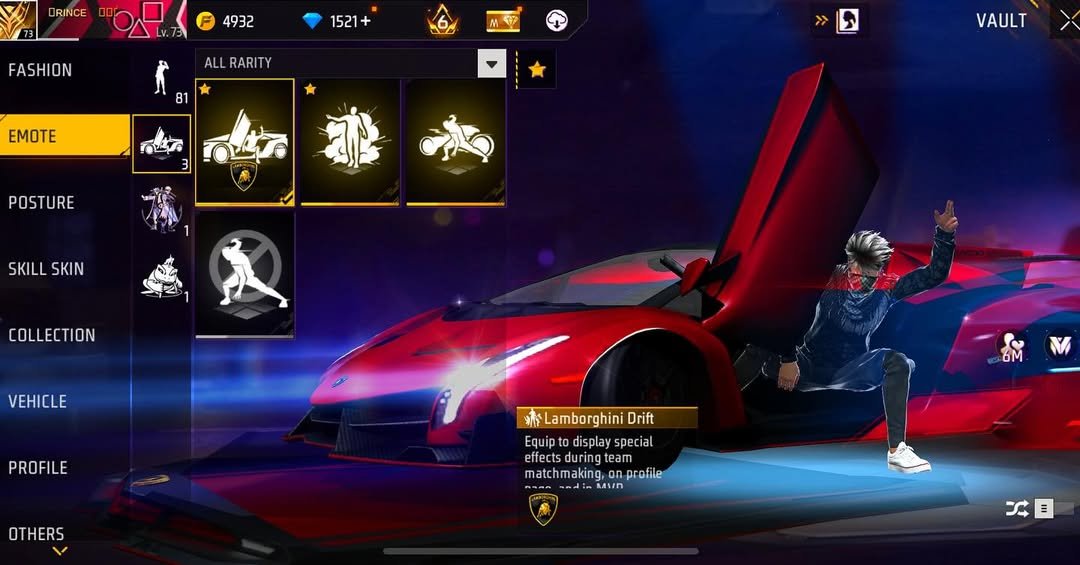
Task: Choose the flexing figure emote tile
Action: (x=350, y=142)
